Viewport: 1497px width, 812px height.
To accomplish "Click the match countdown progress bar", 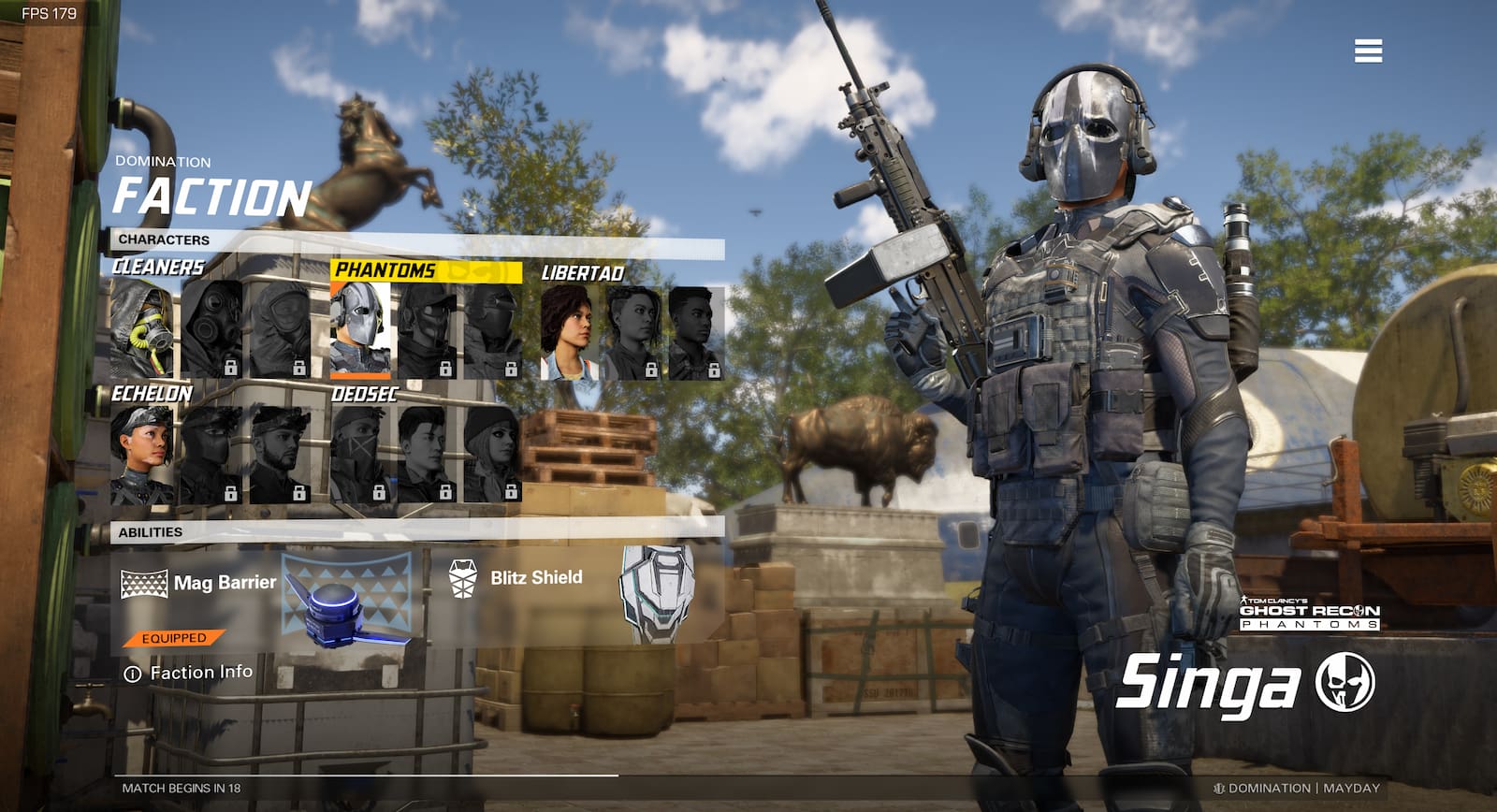I will coord(365,775).
